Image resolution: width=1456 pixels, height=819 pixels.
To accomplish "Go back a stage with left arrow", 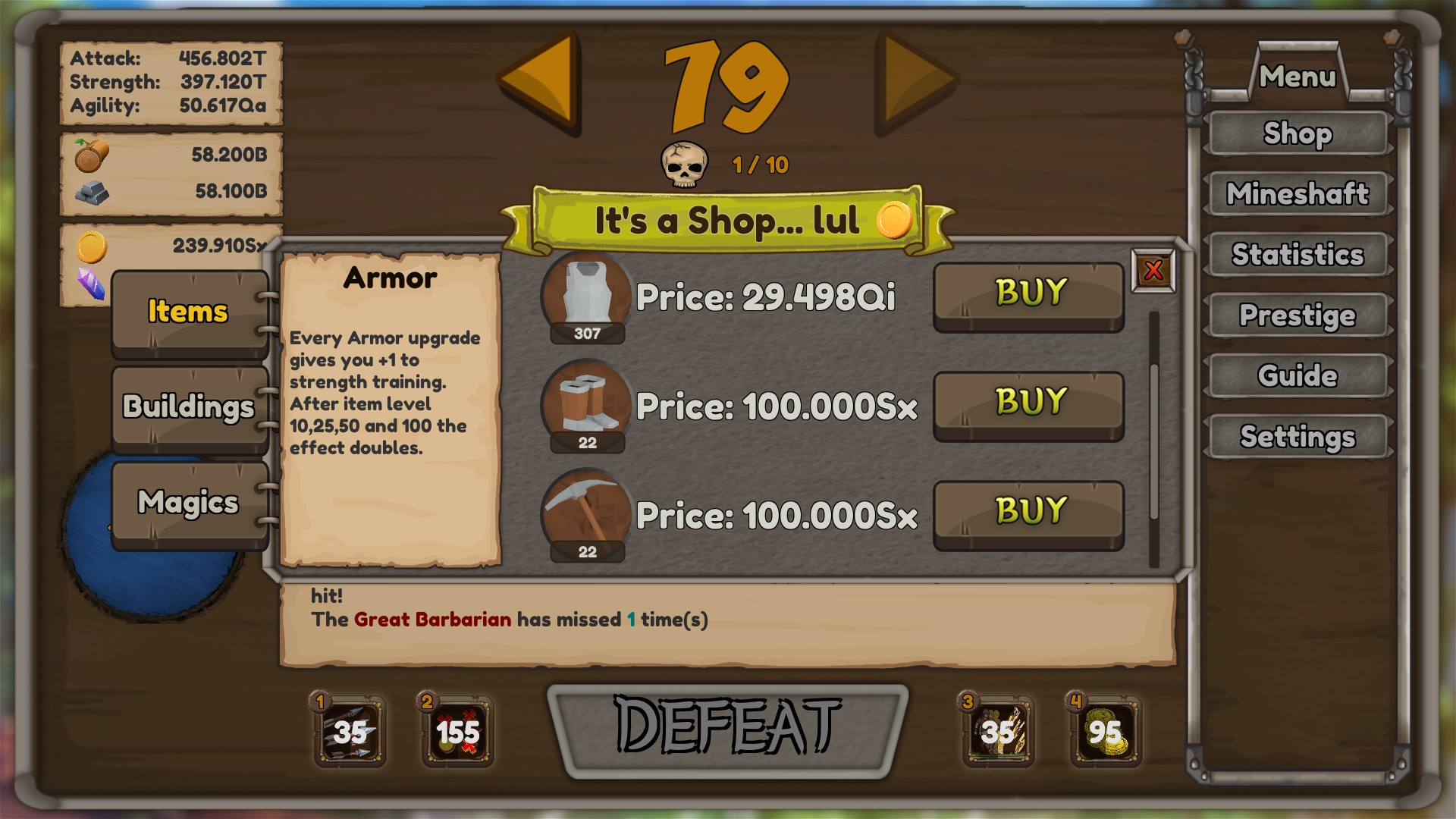I will pos(540,81).
